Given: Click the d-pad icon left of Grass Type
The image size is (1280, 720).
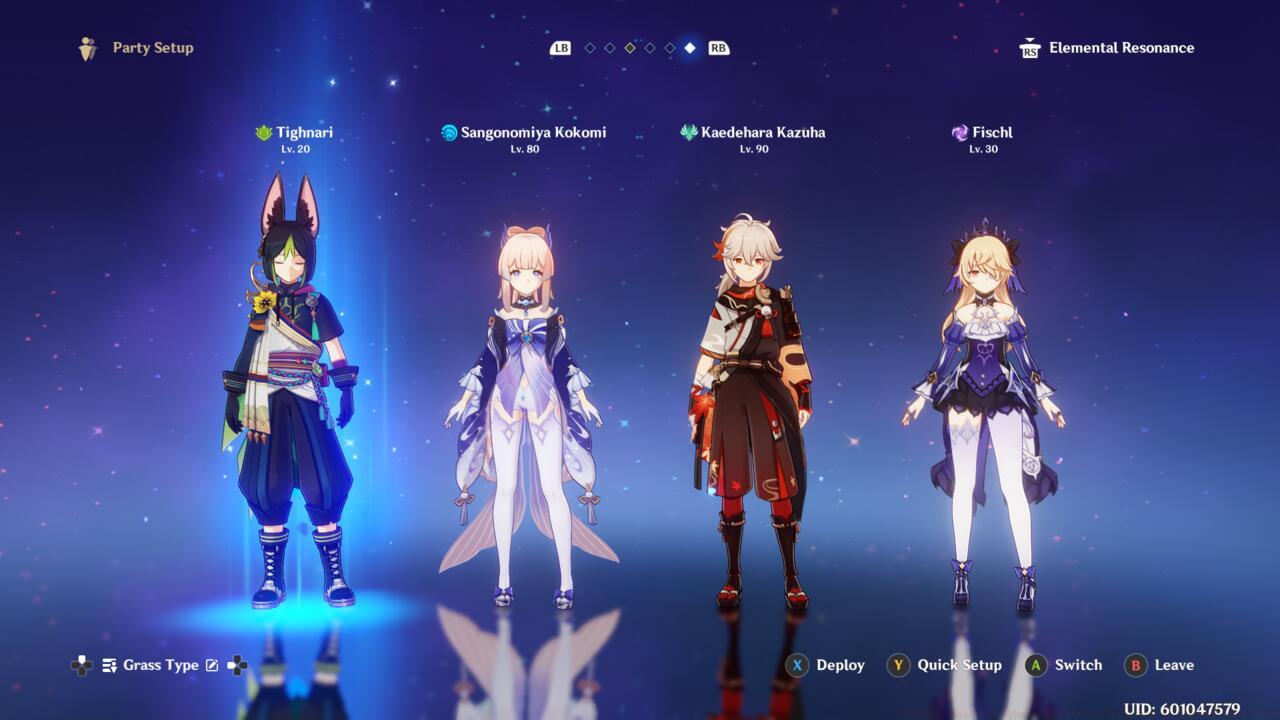Looking at the screenshot, I should tap(81, 665).
